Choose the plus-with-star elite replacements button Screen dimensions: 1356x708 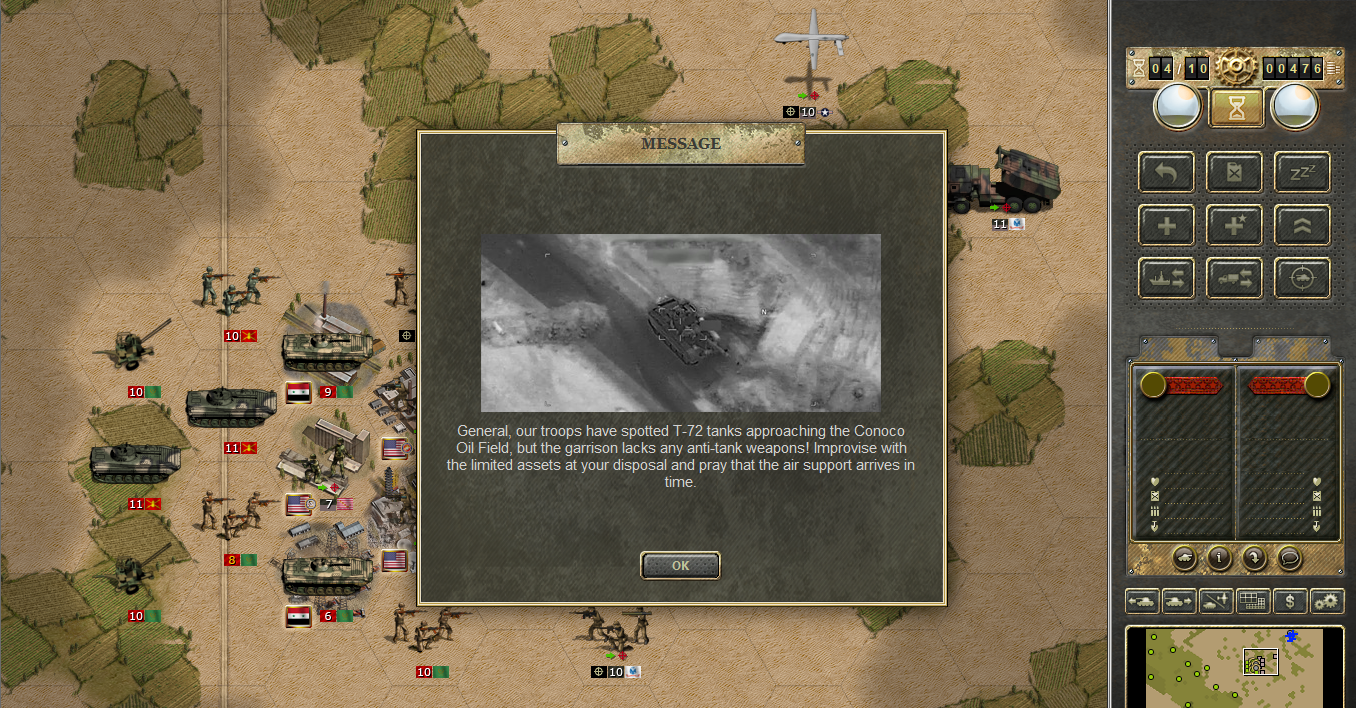[x=1234, y=226]
